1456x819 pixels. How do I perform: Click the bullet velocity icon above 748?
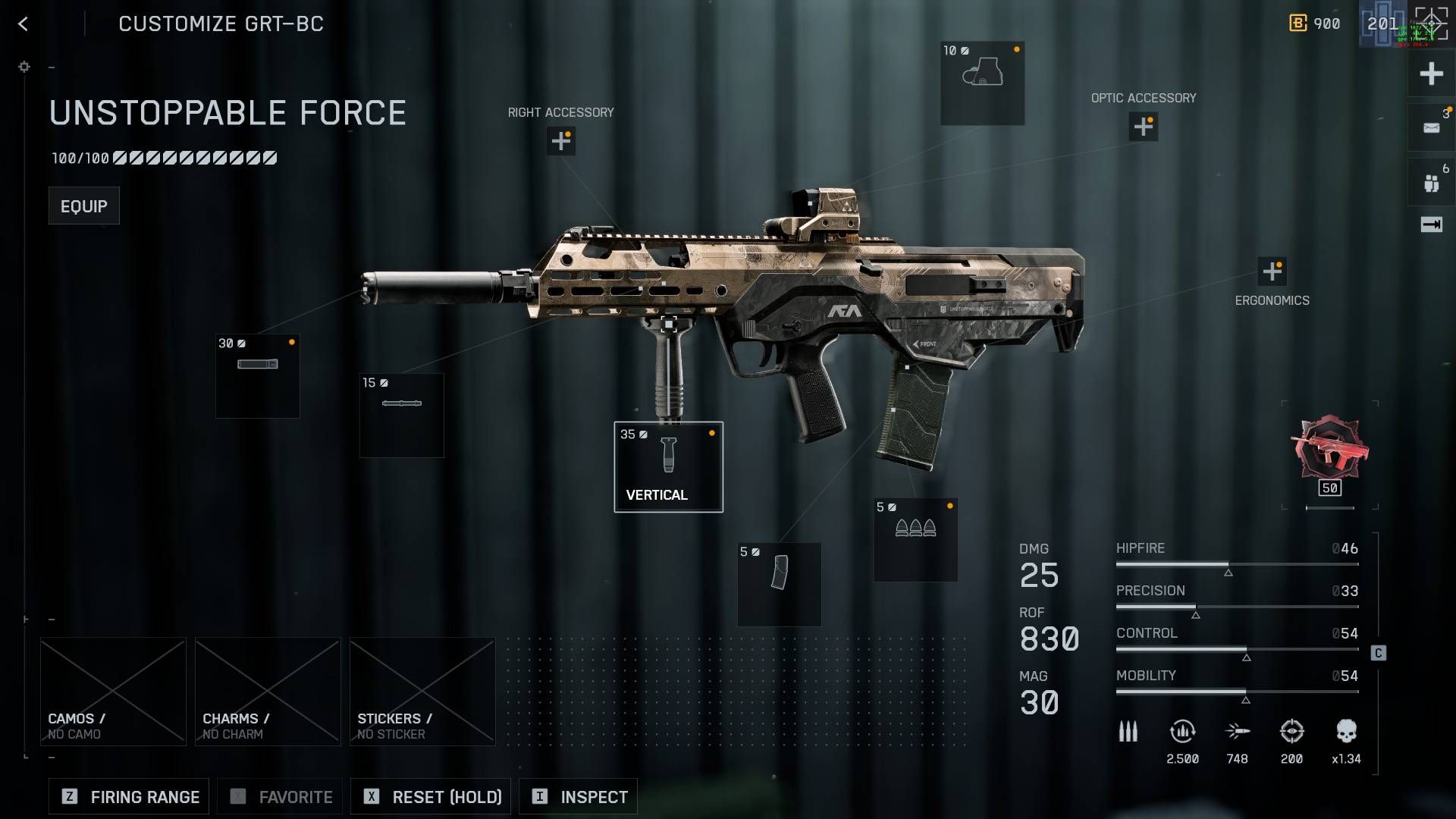[1238, 730]
